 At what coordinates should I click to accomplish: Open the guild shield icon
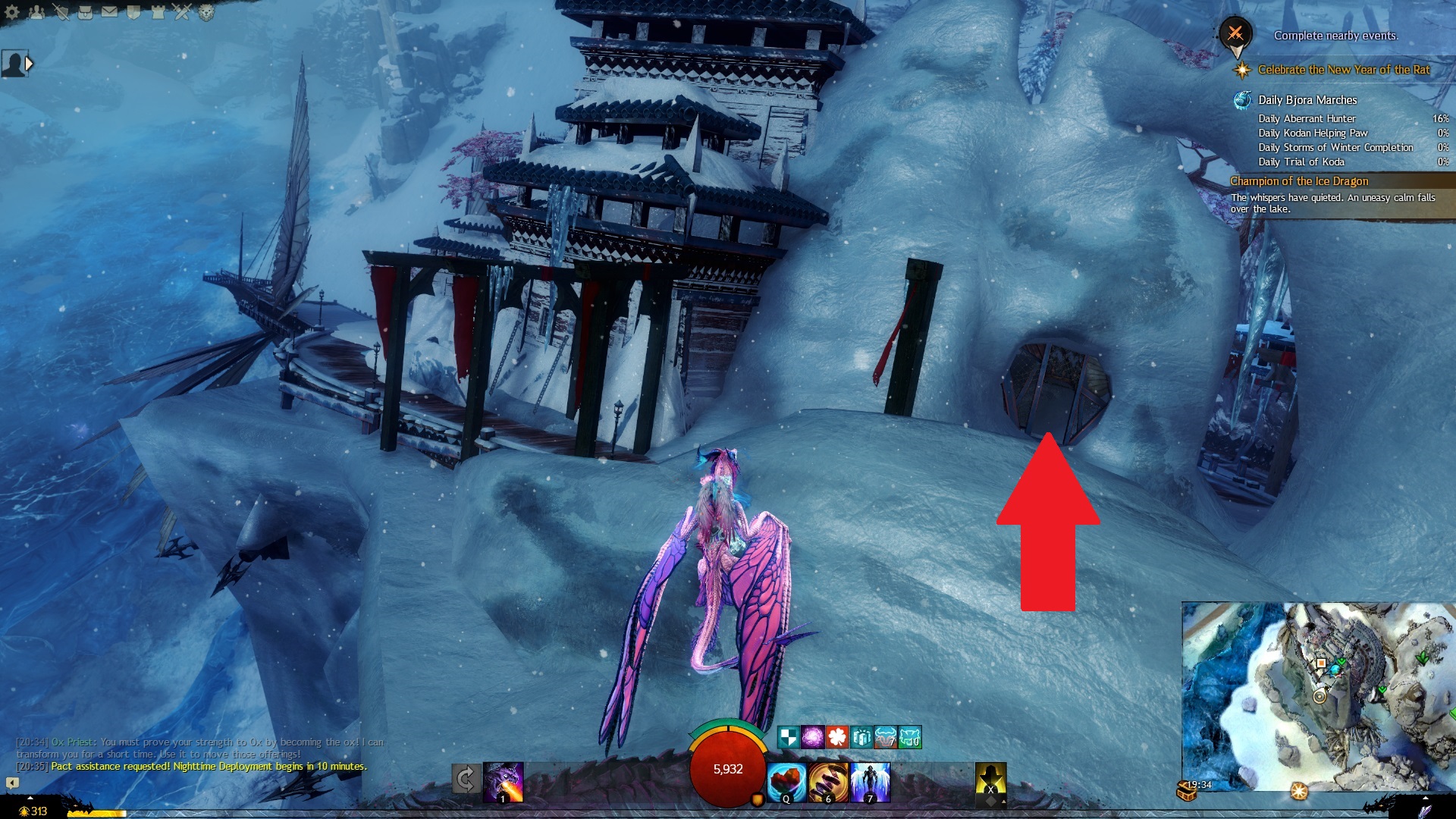133,11
